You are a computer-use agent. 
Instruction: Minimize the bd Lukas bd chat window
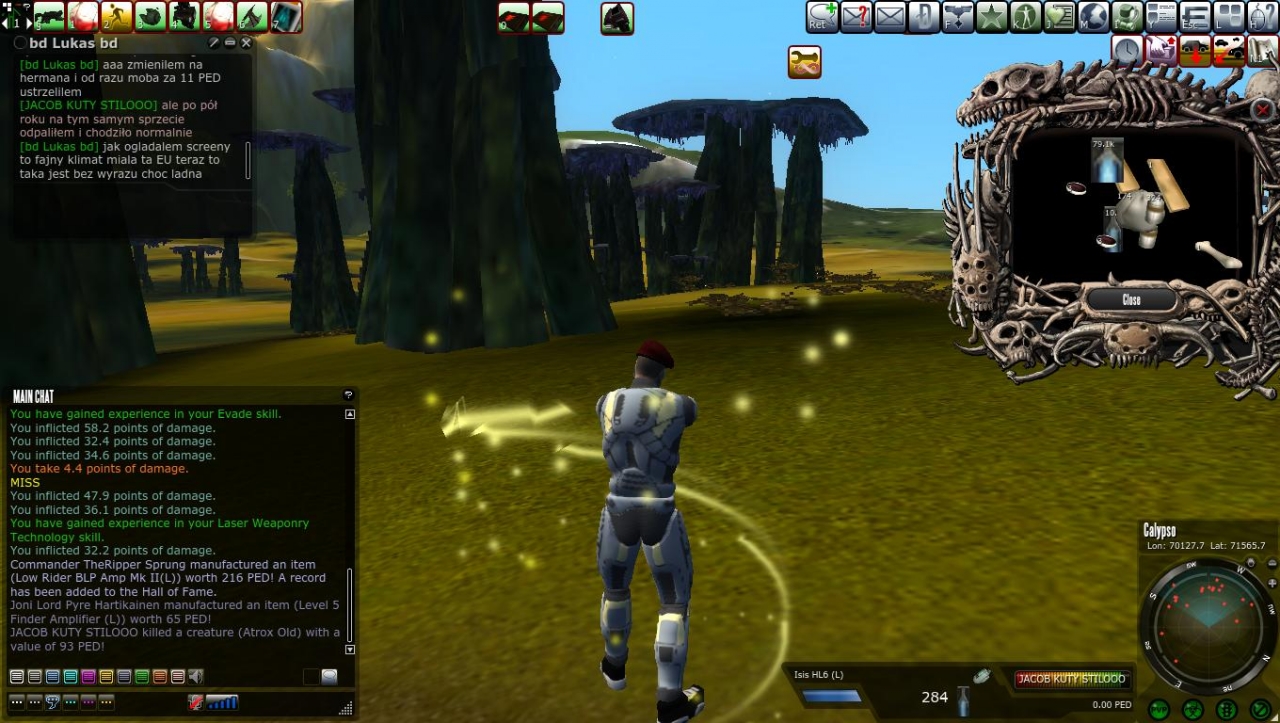tap(230, 43)
